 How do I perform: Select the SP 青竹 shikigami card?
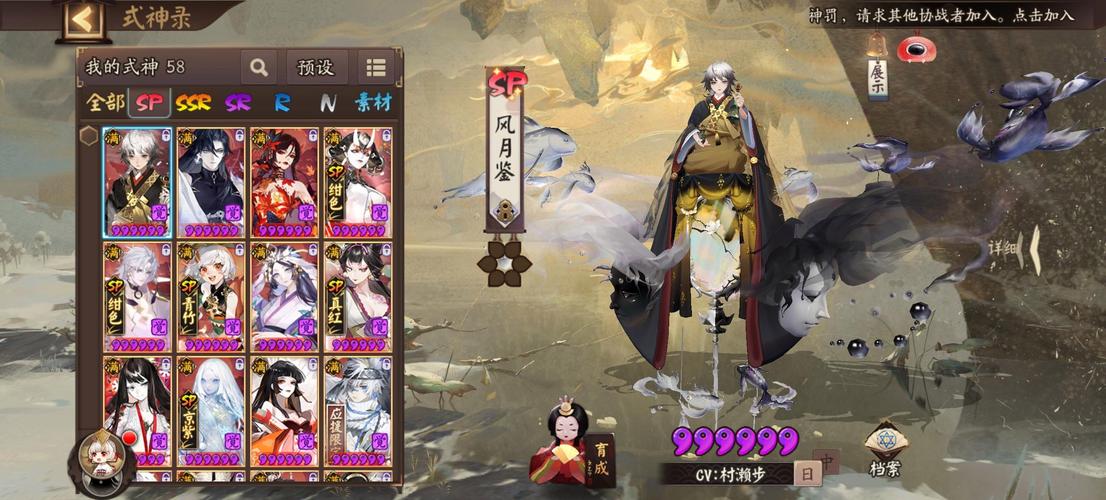tap(211, 296)
